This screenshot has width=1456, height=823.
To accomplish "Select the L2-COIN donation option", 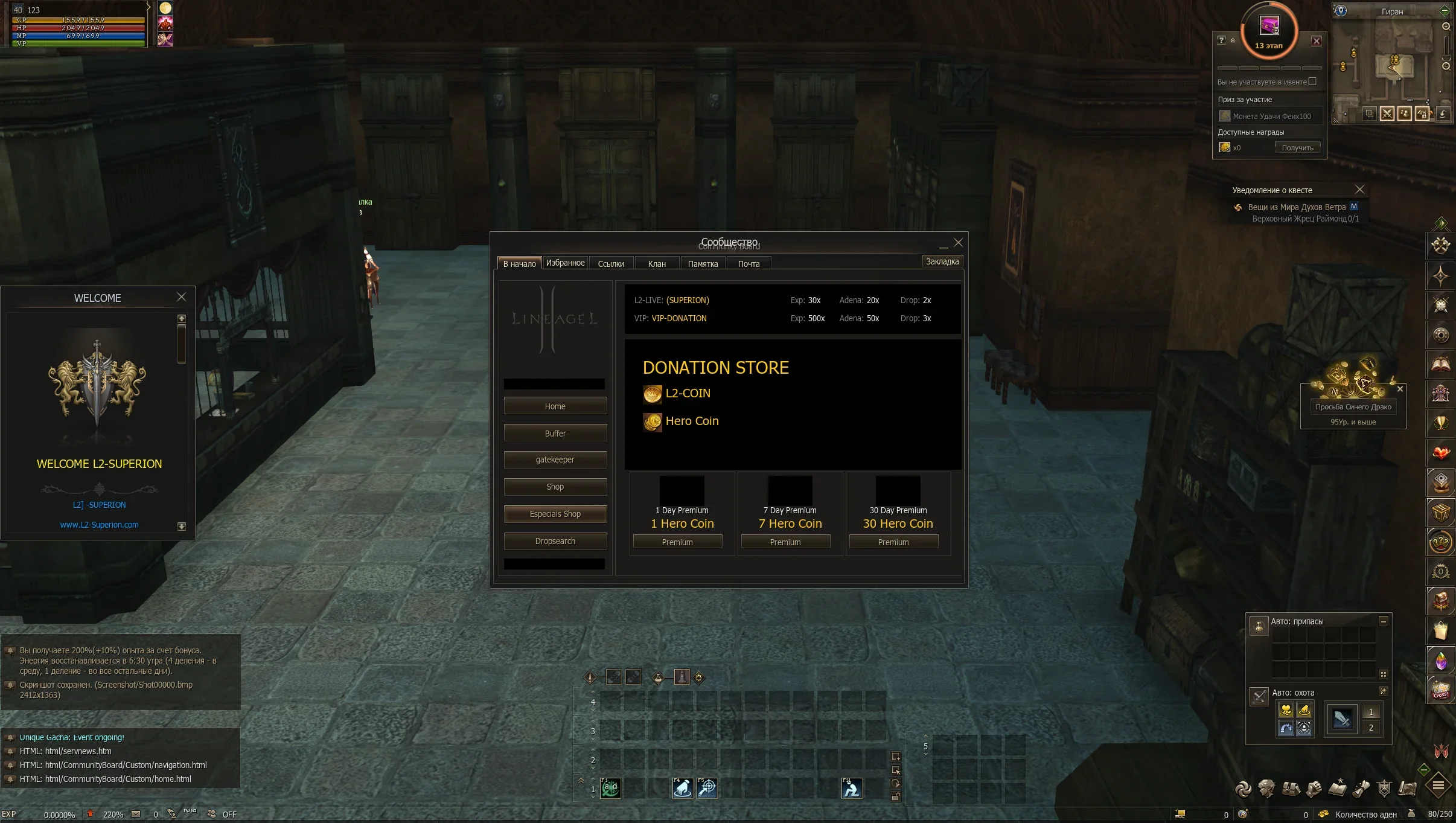I will coord(687,394).
